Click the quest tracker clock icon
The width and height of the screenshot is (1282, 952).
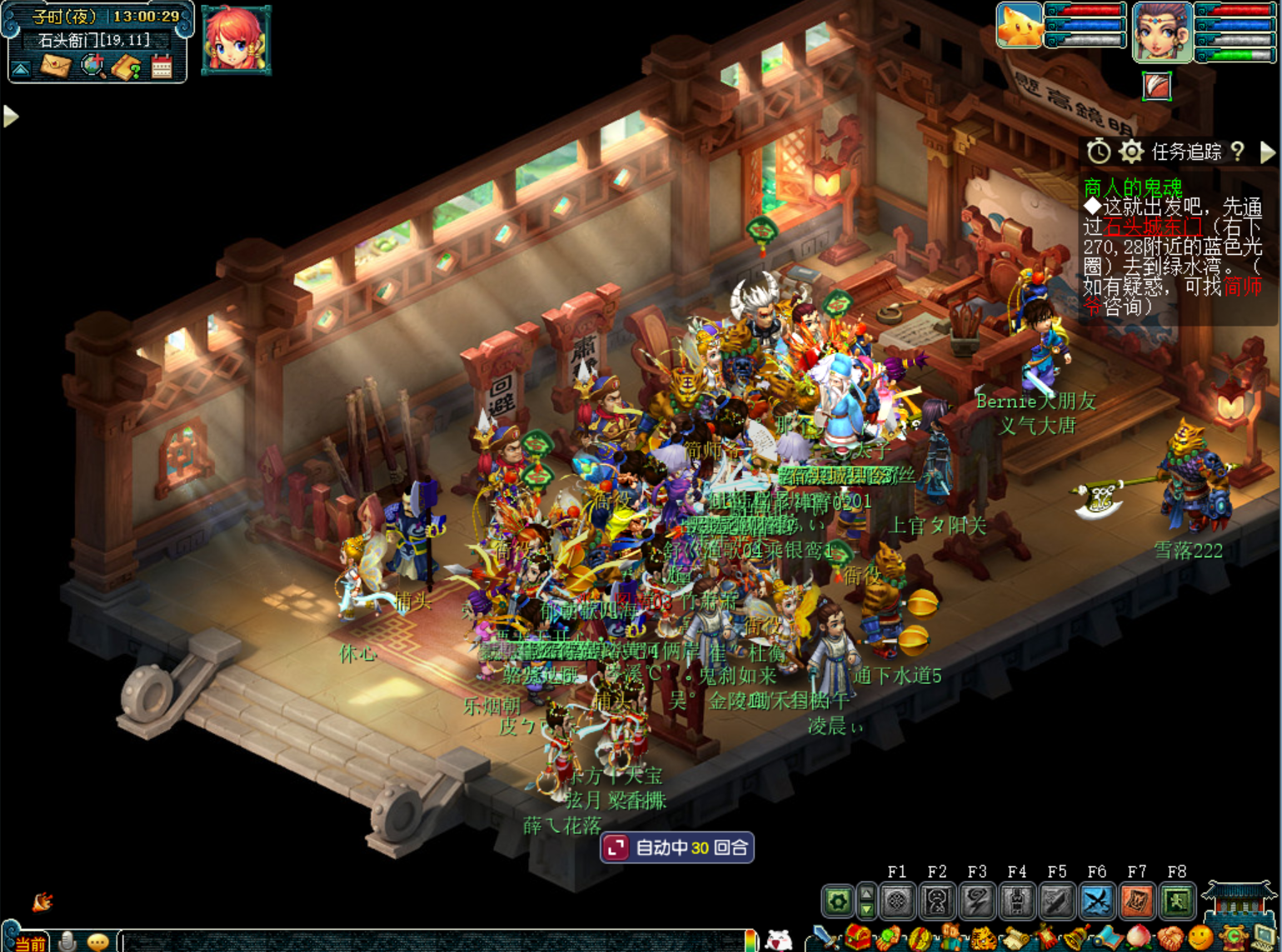click(1098, 152)
